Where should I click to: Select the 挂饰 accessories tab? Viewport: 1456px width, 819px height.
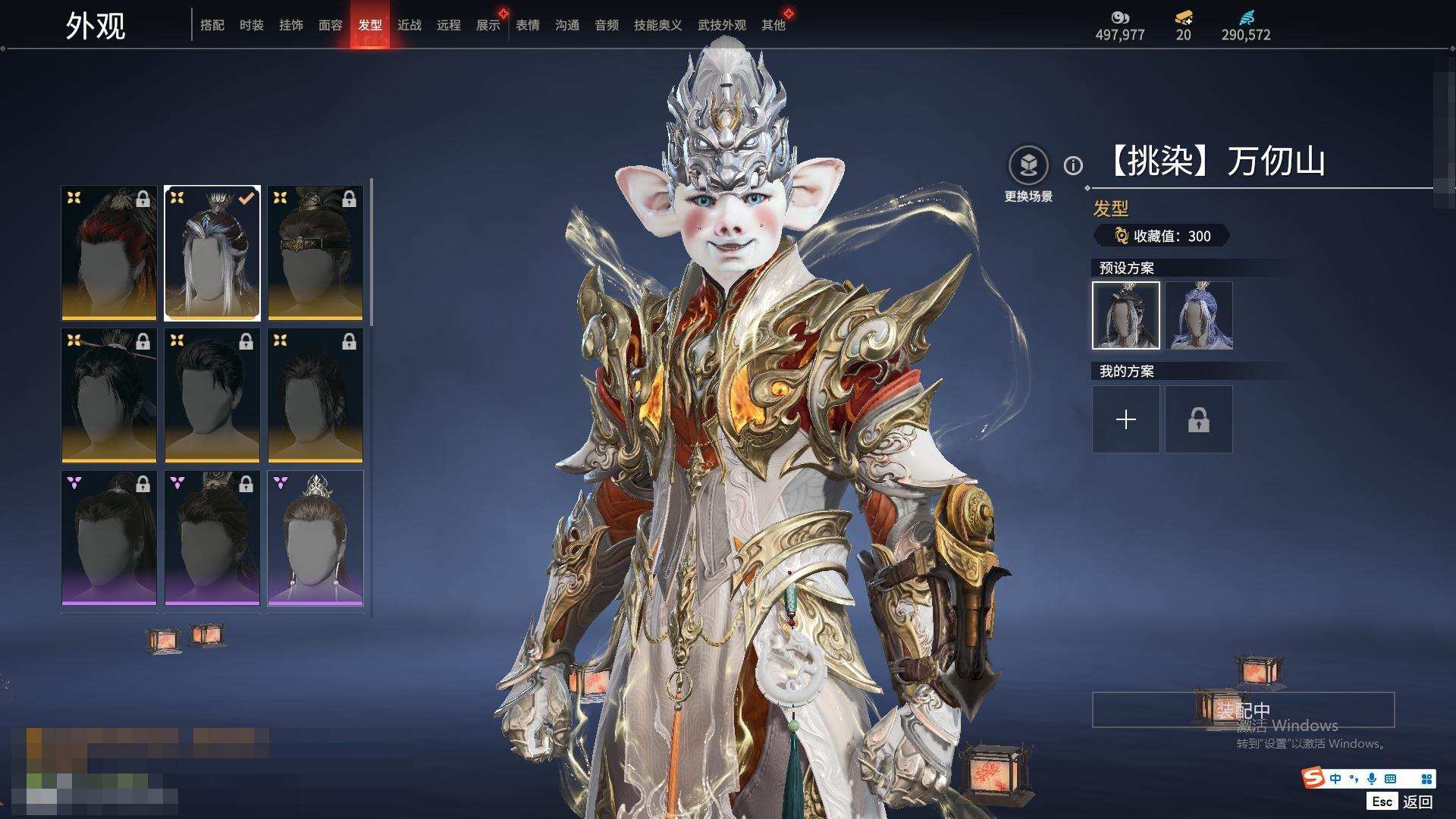291,25
